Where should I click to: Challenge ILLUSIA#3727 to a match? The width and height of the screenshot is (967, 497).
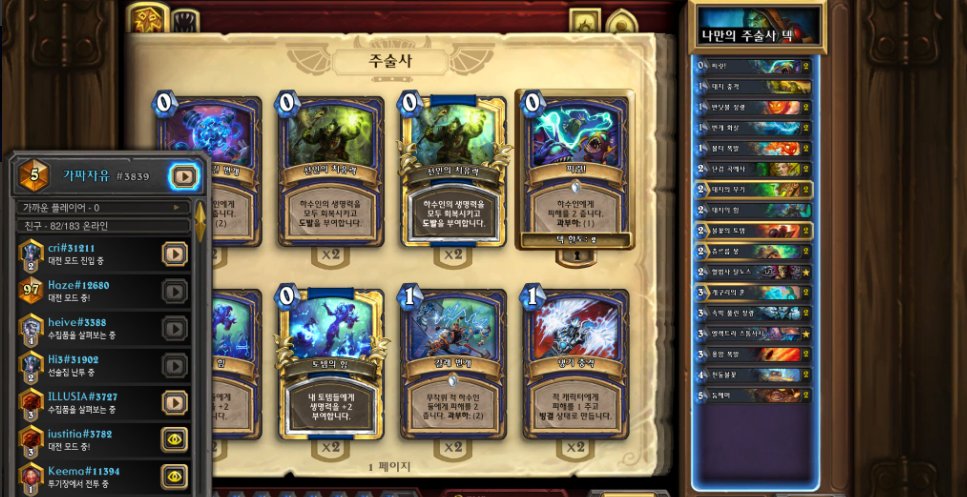(x=175, y=402)
